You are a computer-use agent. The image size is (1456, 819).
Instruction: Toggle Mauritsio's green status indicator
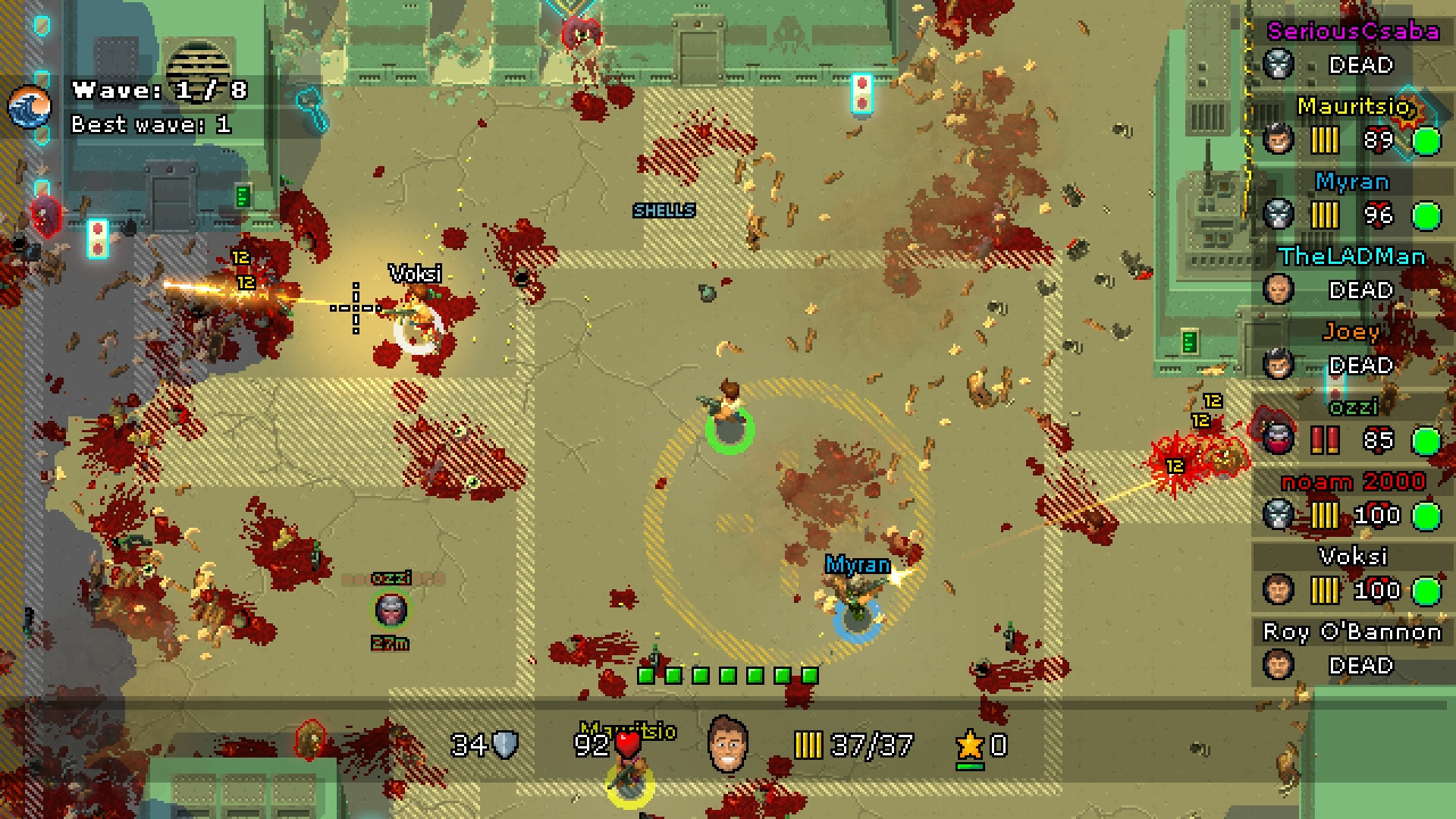point(1429,141)
